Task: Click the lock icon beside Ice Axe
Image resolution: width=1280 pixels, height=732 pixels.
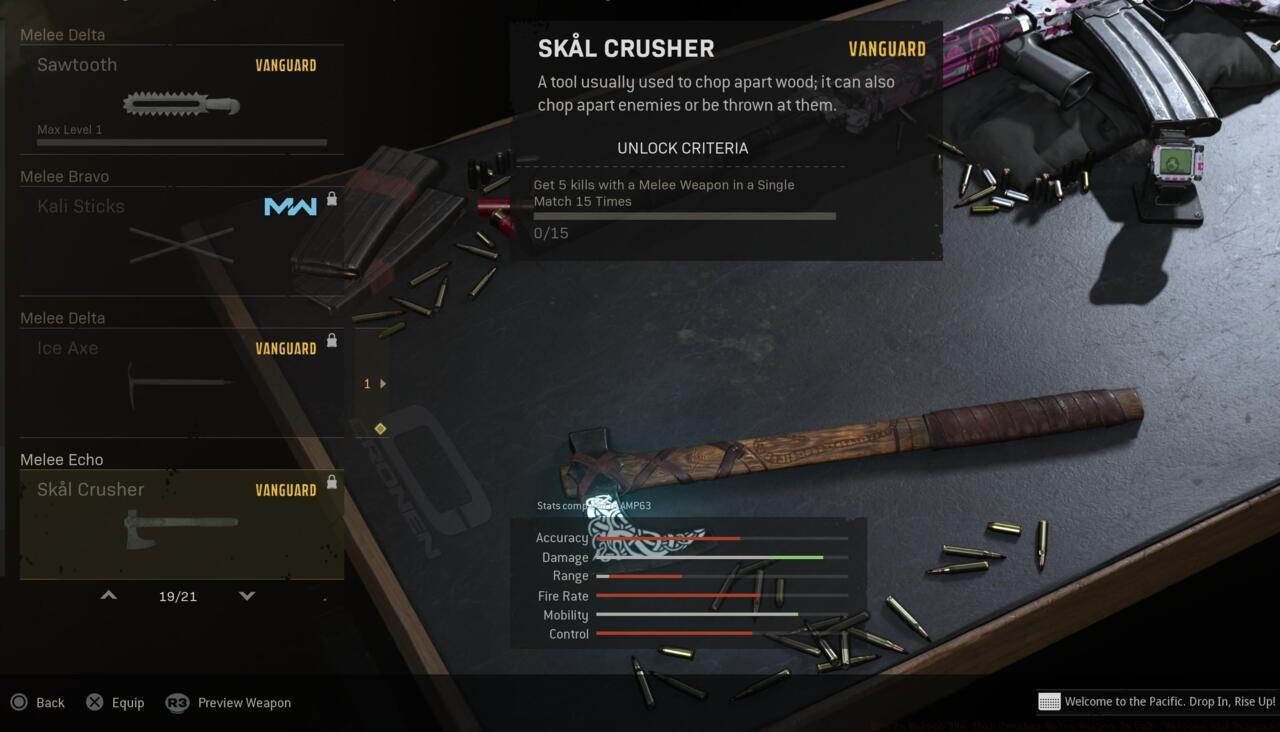Action: [x=332, y=340]
